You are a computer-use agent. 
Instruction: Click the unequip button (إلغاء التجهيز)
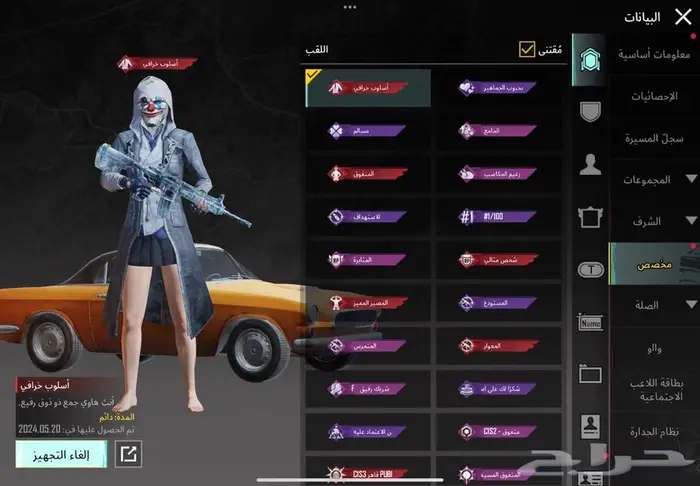point(63,454)
